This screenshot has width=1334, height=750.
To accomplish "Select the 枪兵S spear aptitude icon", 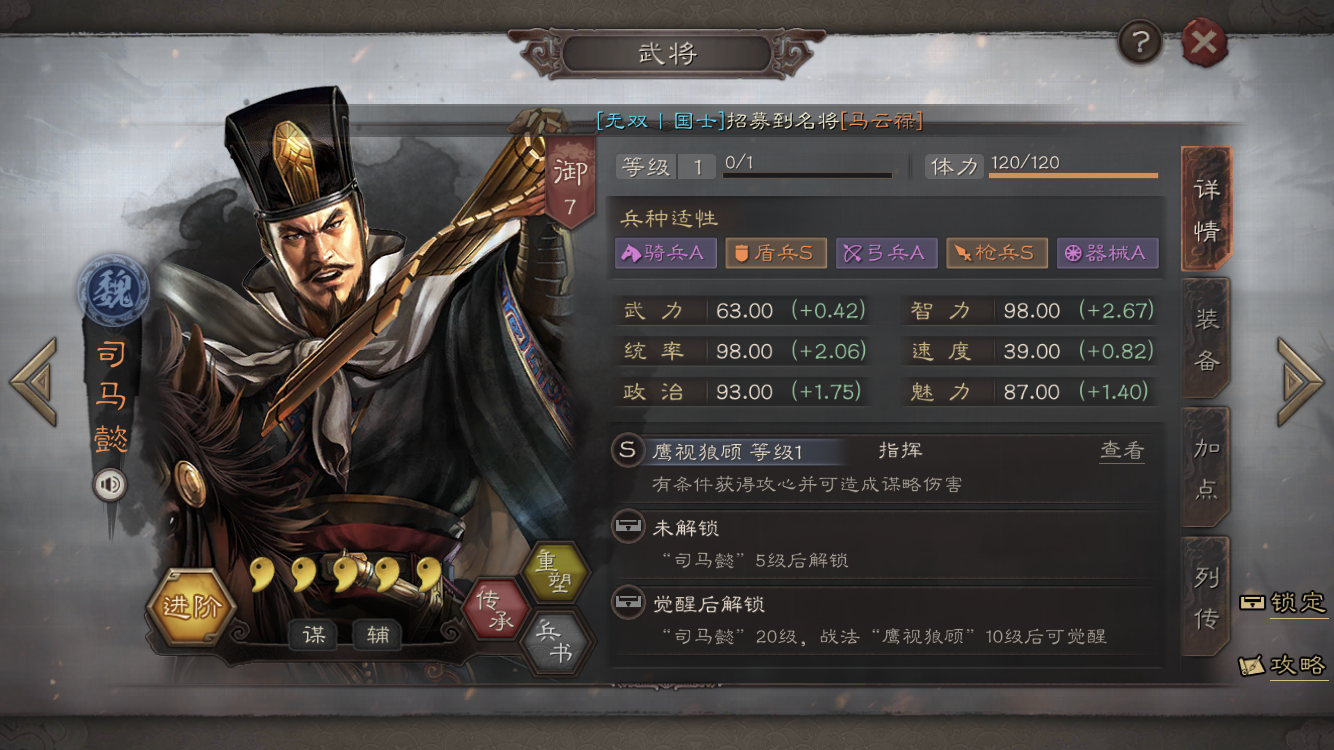I will coord(996,253).
